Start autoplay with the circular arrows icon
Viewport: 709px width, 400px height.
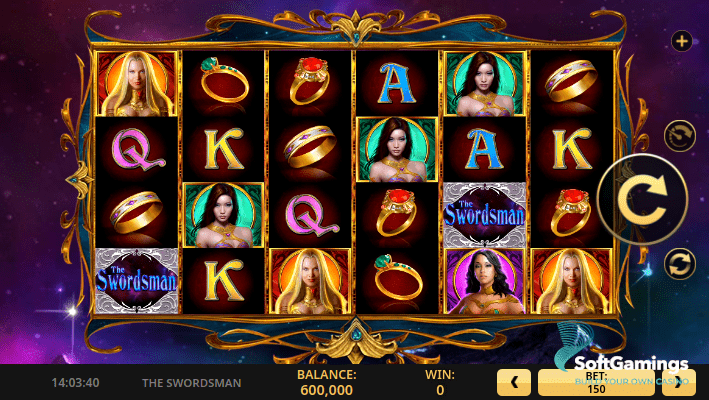[x=680, y=264]
